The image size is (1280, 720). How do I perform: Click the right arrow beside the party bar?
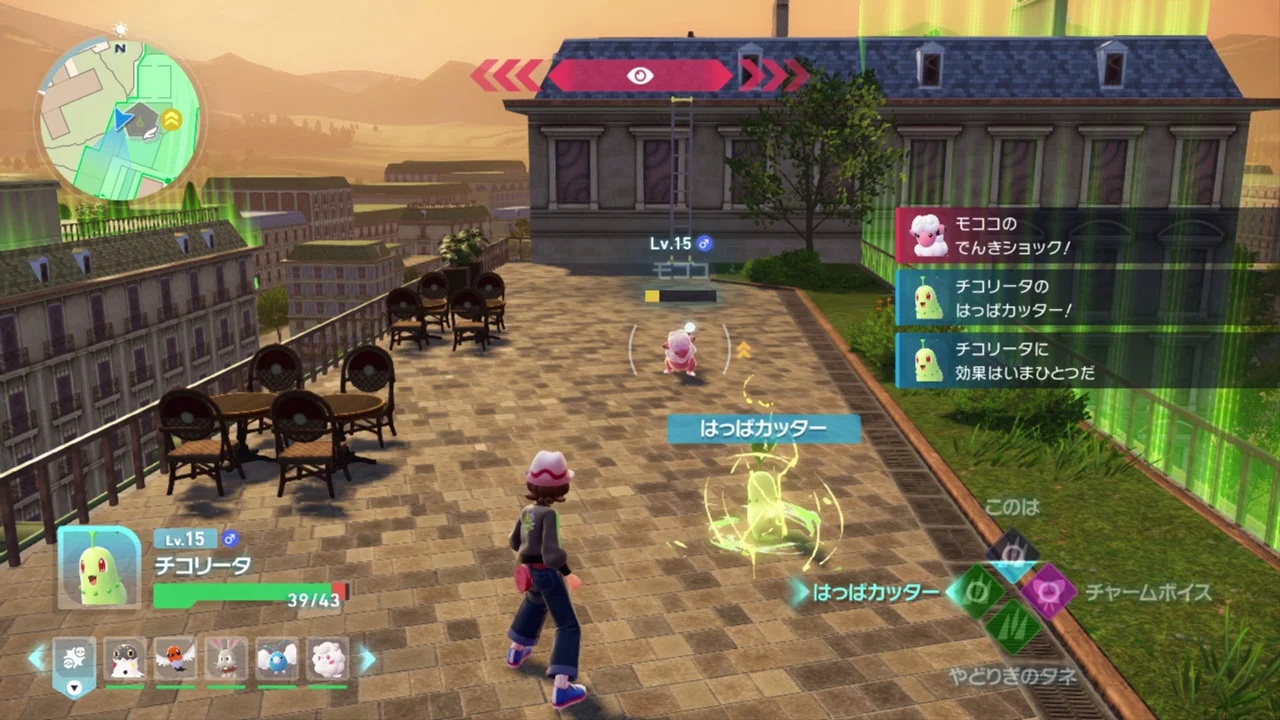click(368, 658)
